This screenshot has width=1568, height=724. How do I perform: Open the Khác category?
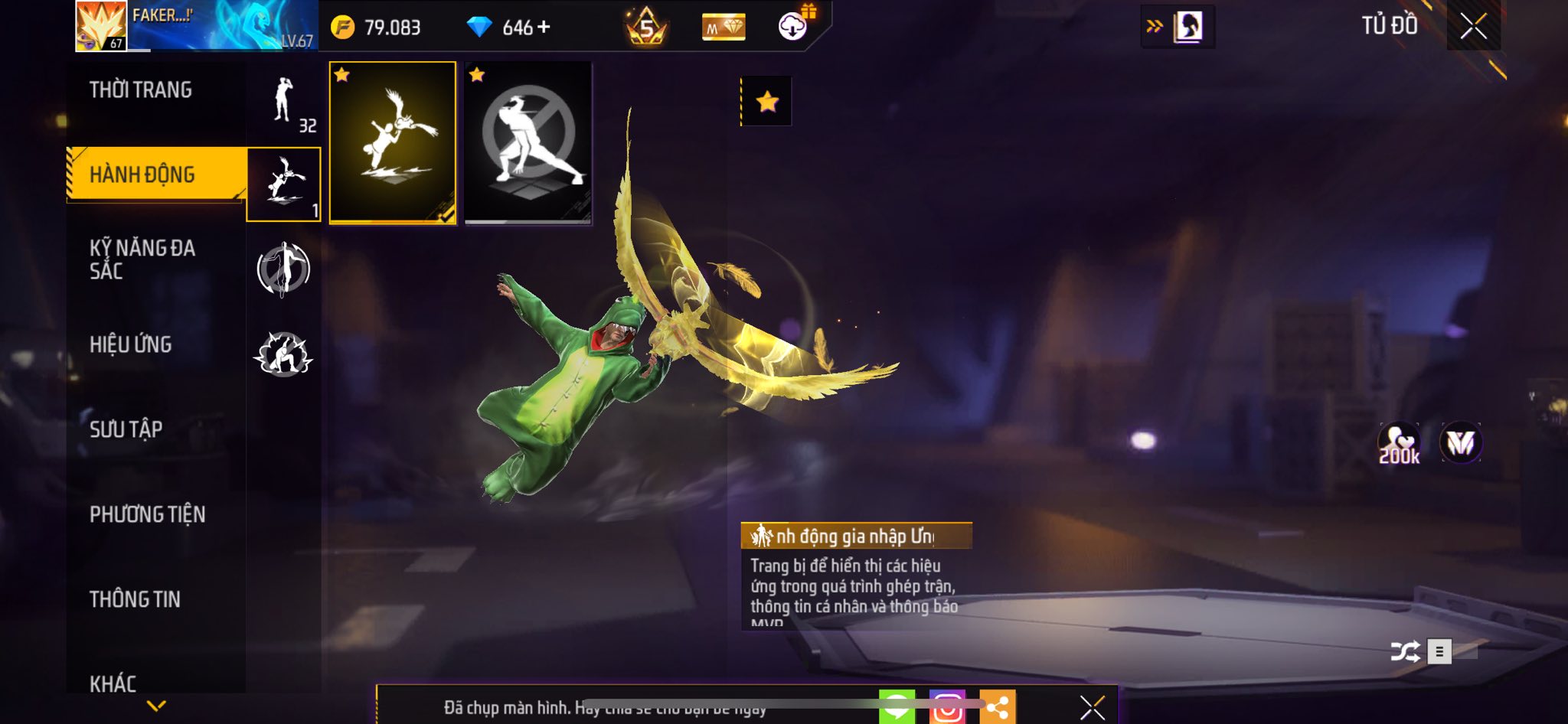click(113, 683)
